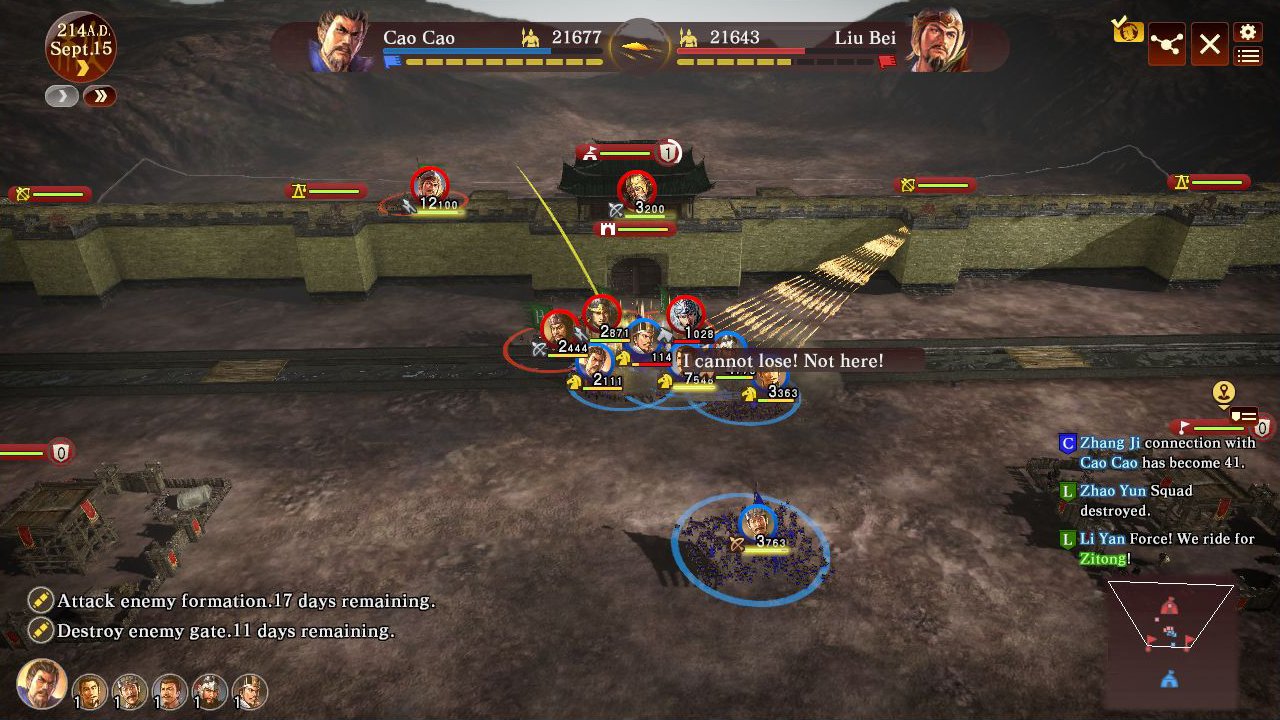Open the message log list icon

(x=1247, y=57)
